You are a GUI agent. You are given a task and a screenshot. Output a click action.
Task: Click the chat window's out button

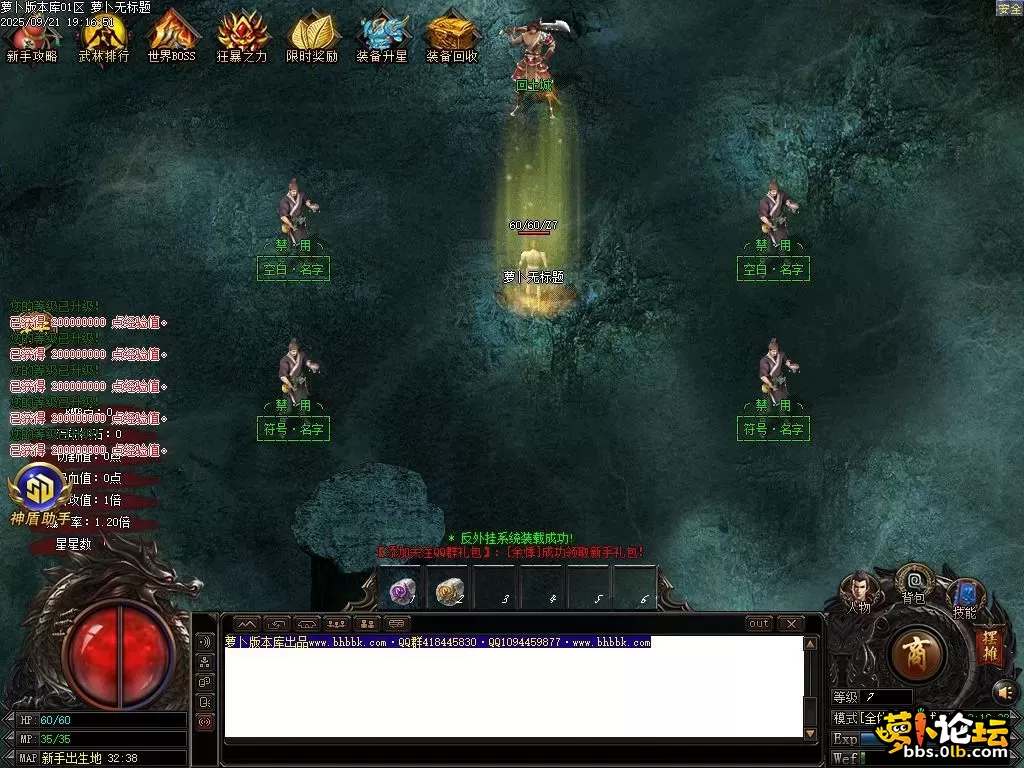(x=759, y=624)
